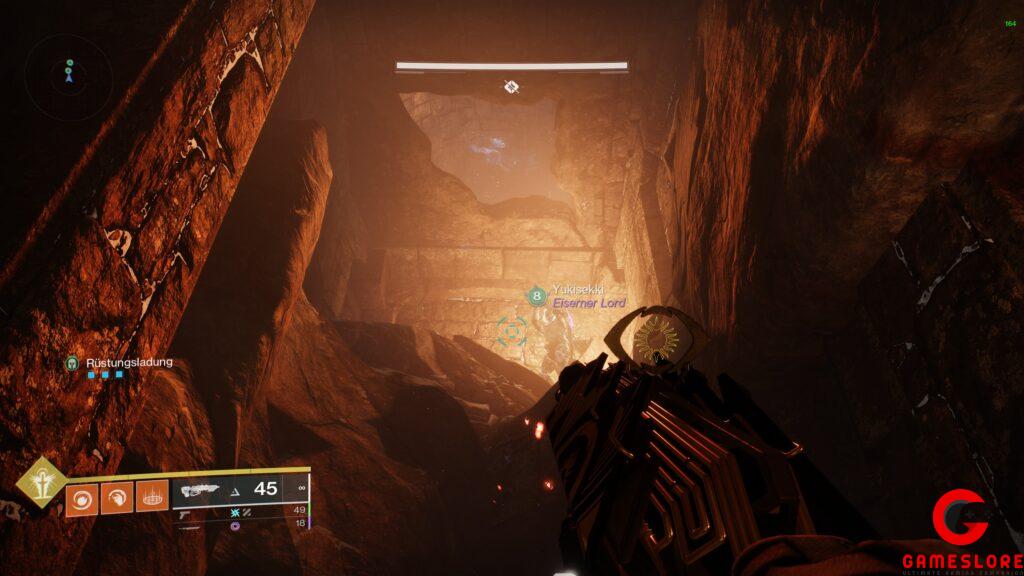
Task: Select the Yukisekki player nameplate emblem
Action: click(x=537, y=296)
